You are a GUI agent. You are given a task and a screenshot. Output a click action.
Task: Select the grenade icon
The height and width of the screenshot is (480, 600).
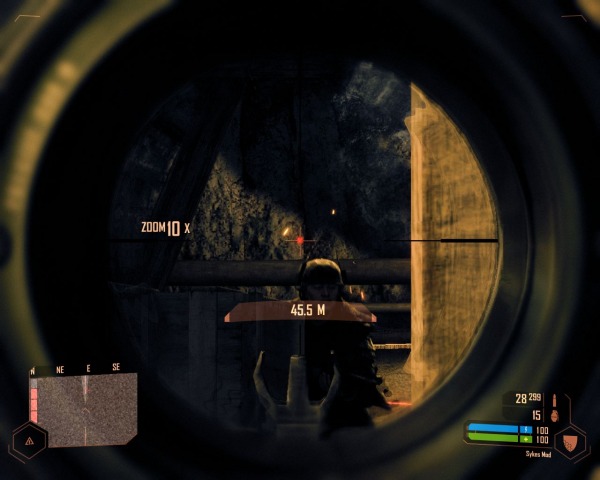[552, 415]
